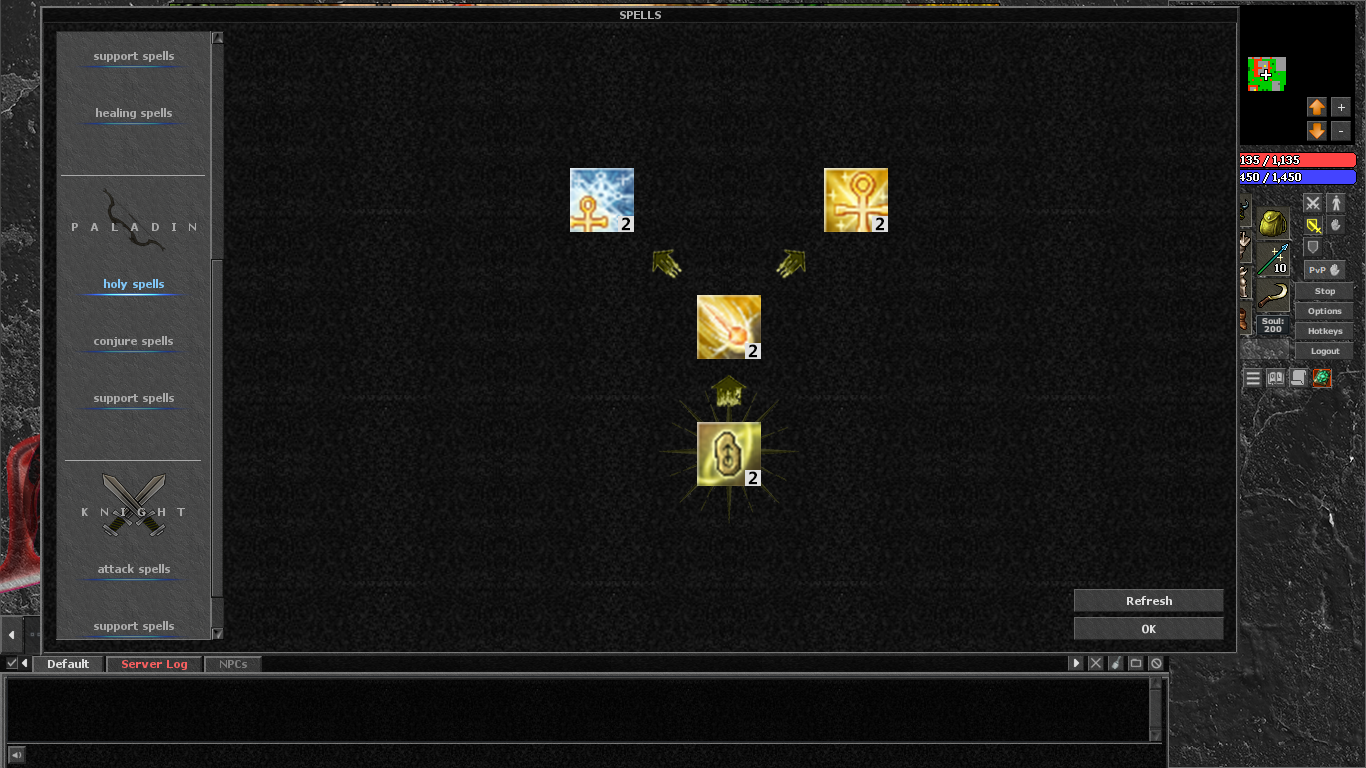
Task: Click the minimap zoom plus control
Action: (1341, 107)
